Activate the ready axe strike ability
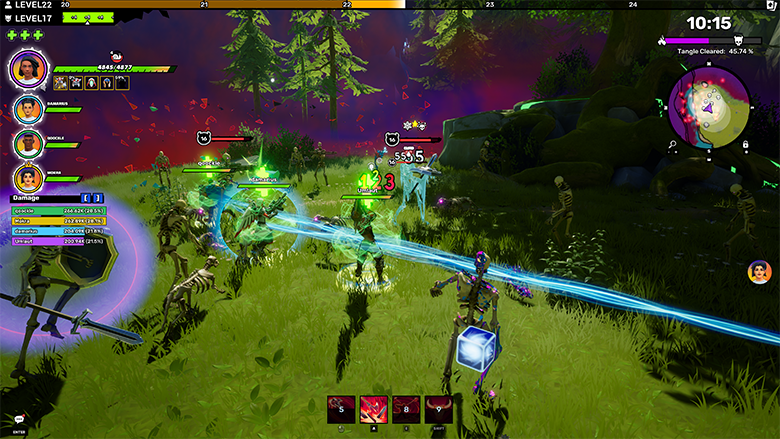Screen dimensions: 780x439 (x=374, y=408)
